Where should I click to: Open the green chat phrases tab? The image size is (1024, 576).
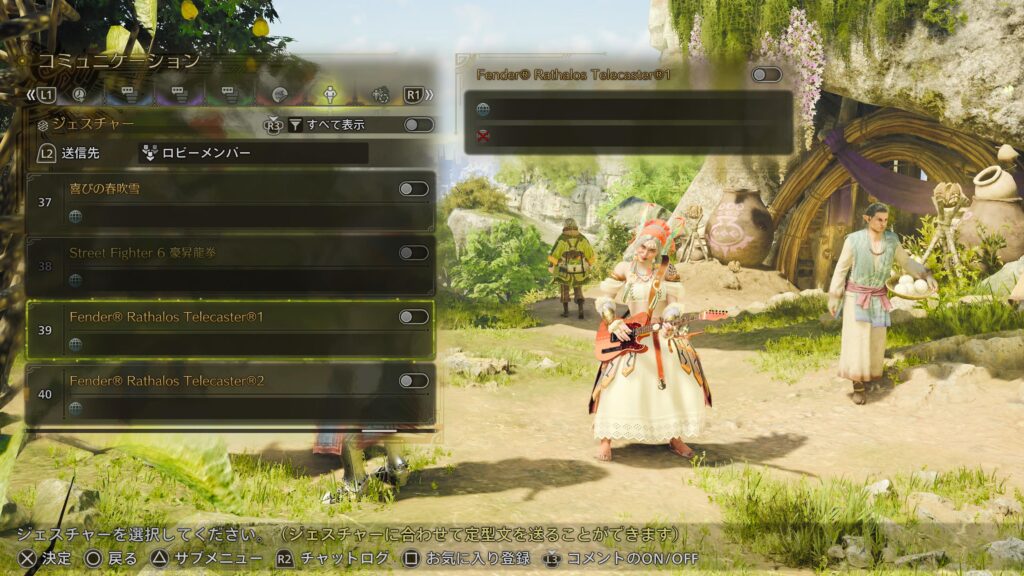[x=228, y=95]
